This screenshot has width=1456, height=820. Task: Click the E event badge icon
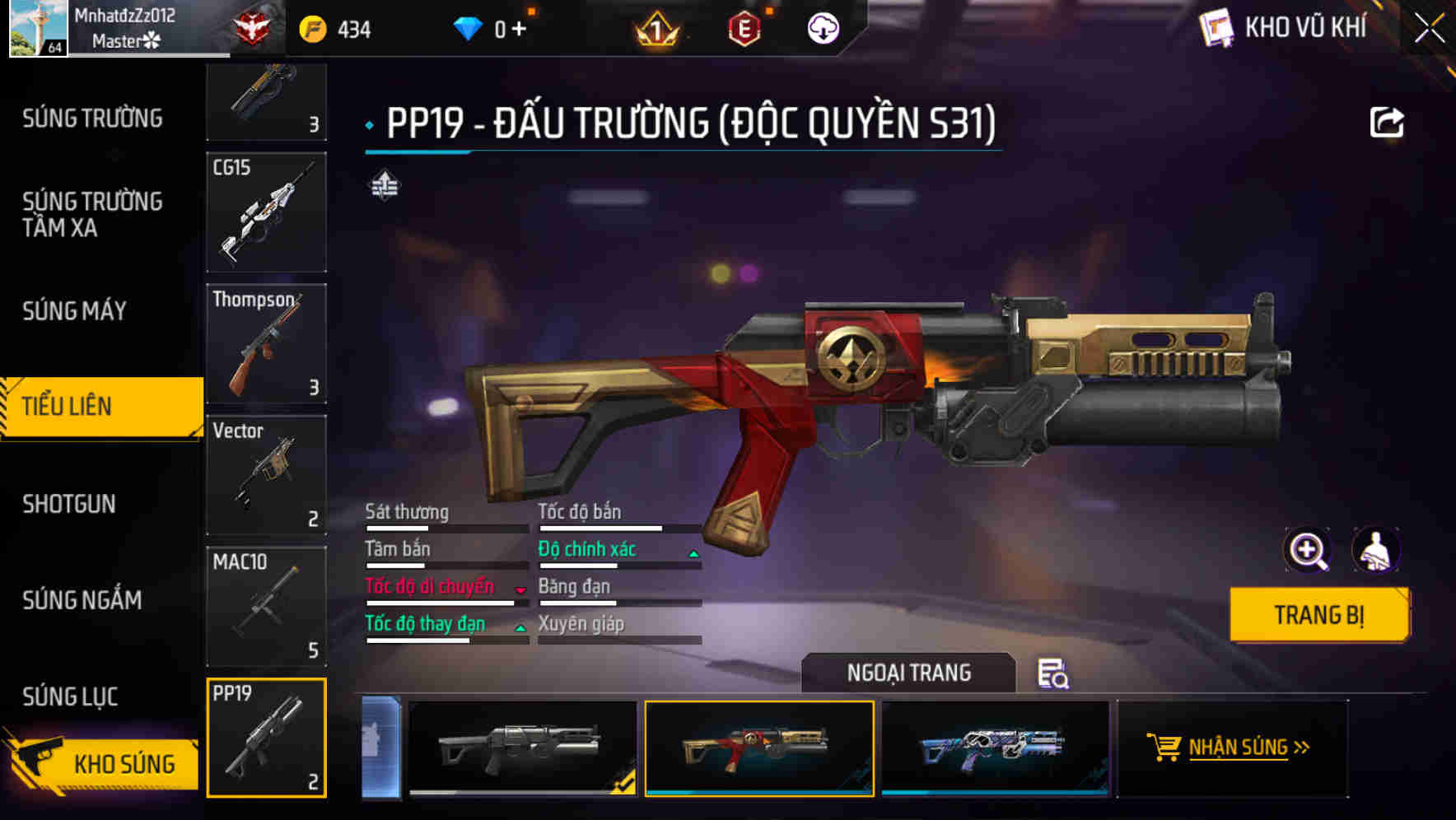[x=744, y=27]
